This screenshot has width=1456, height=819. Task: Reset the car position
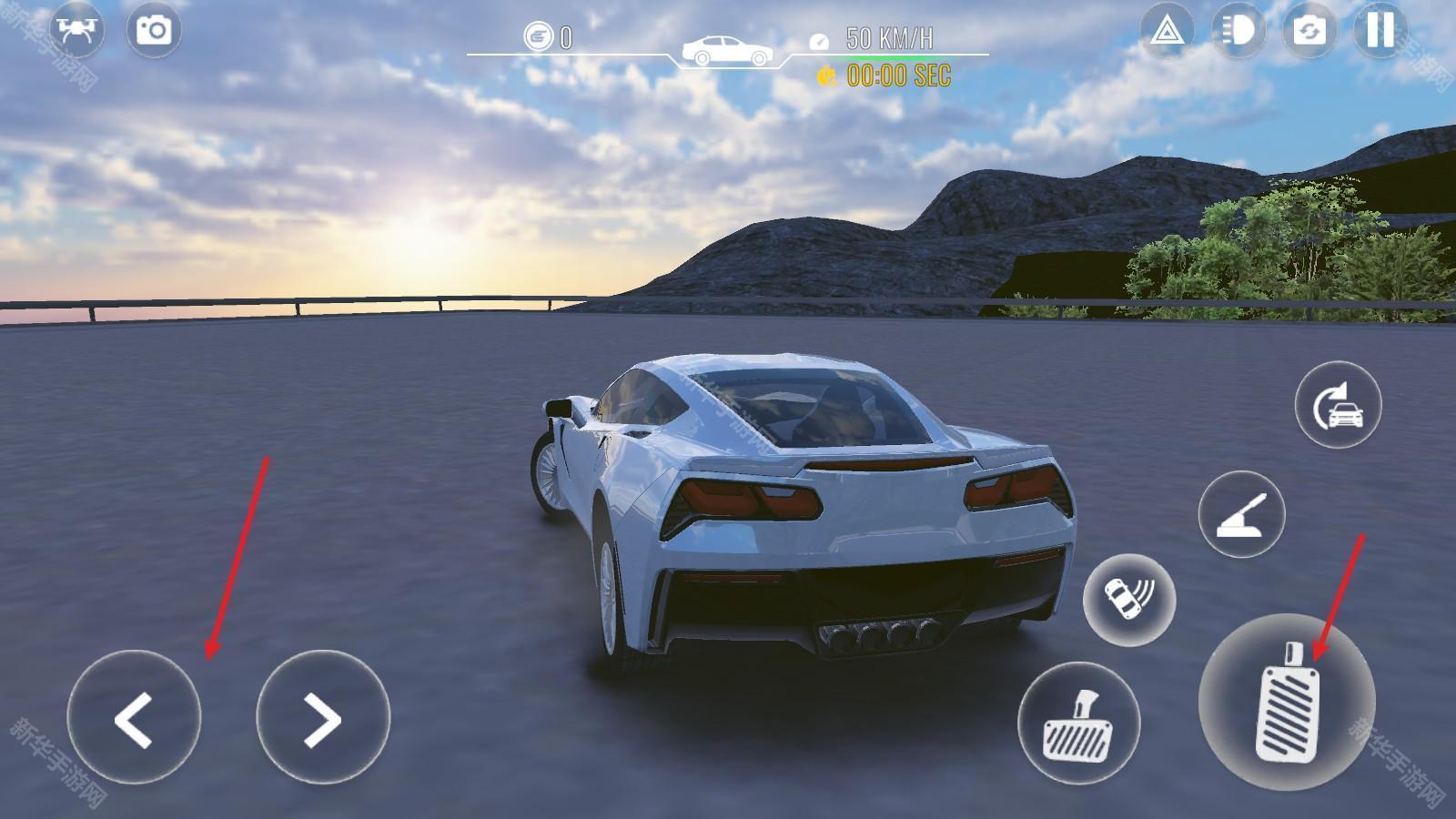point(1338,405)
